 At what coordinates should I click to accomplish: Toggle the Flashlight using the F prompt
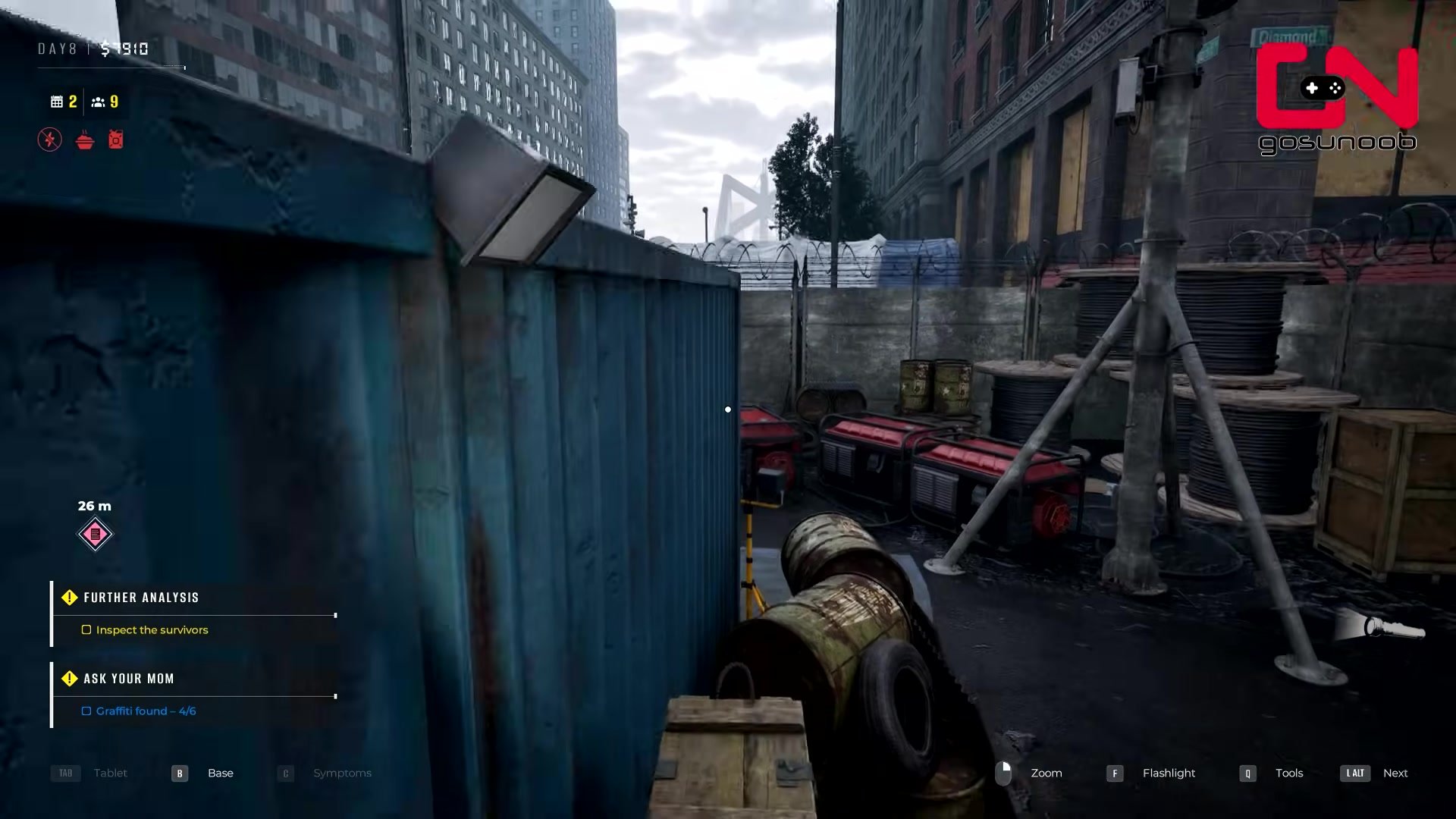(1115, 773)
